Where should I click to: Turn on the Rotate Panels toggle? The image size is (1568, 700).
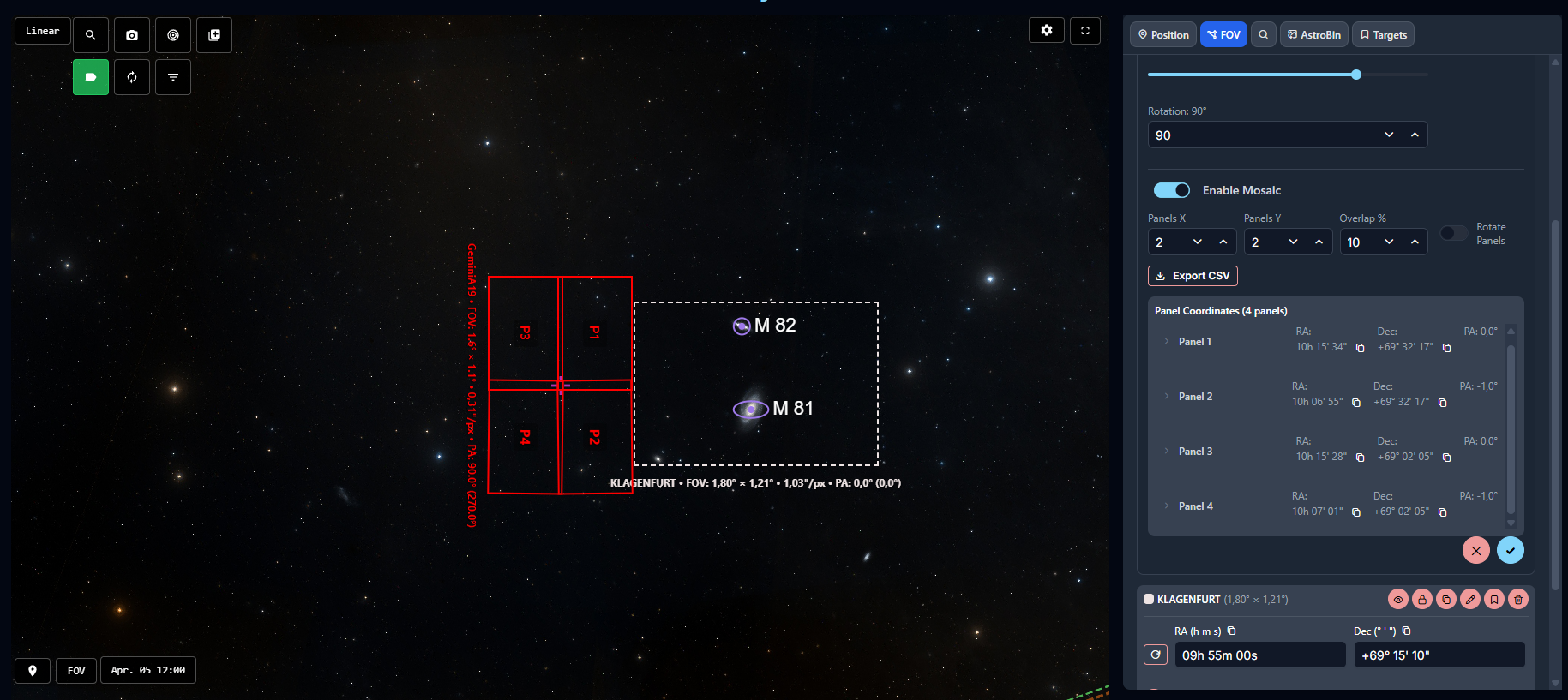coord(1454,232)
